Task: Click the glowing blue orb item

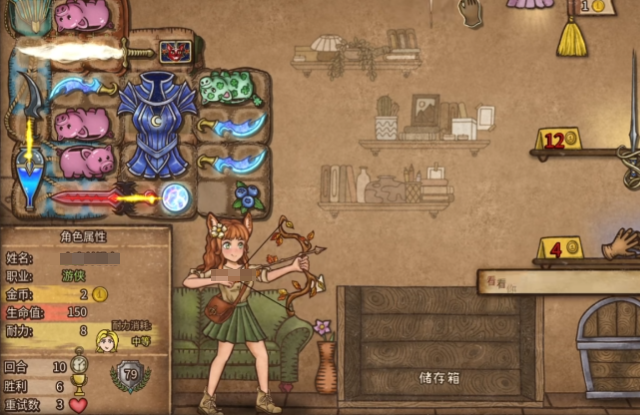Action: [x=178, y=195]
